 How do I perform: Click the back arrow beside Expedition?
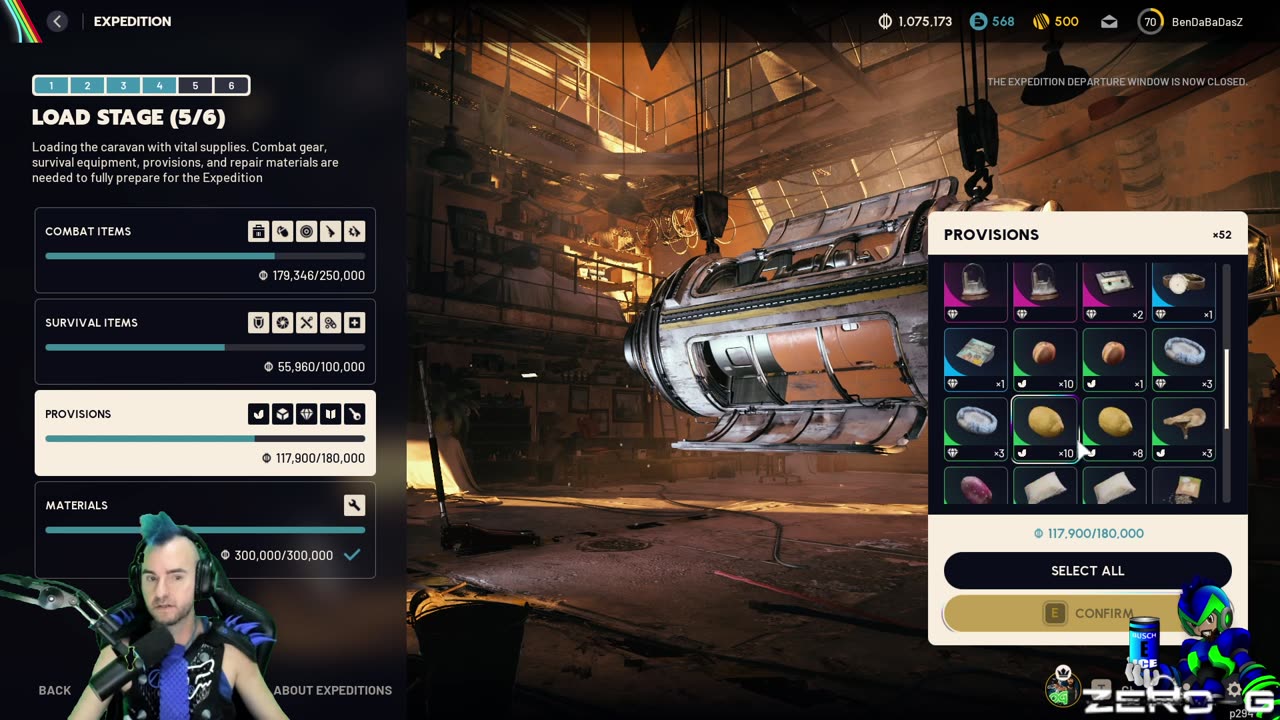coord(57,21)
